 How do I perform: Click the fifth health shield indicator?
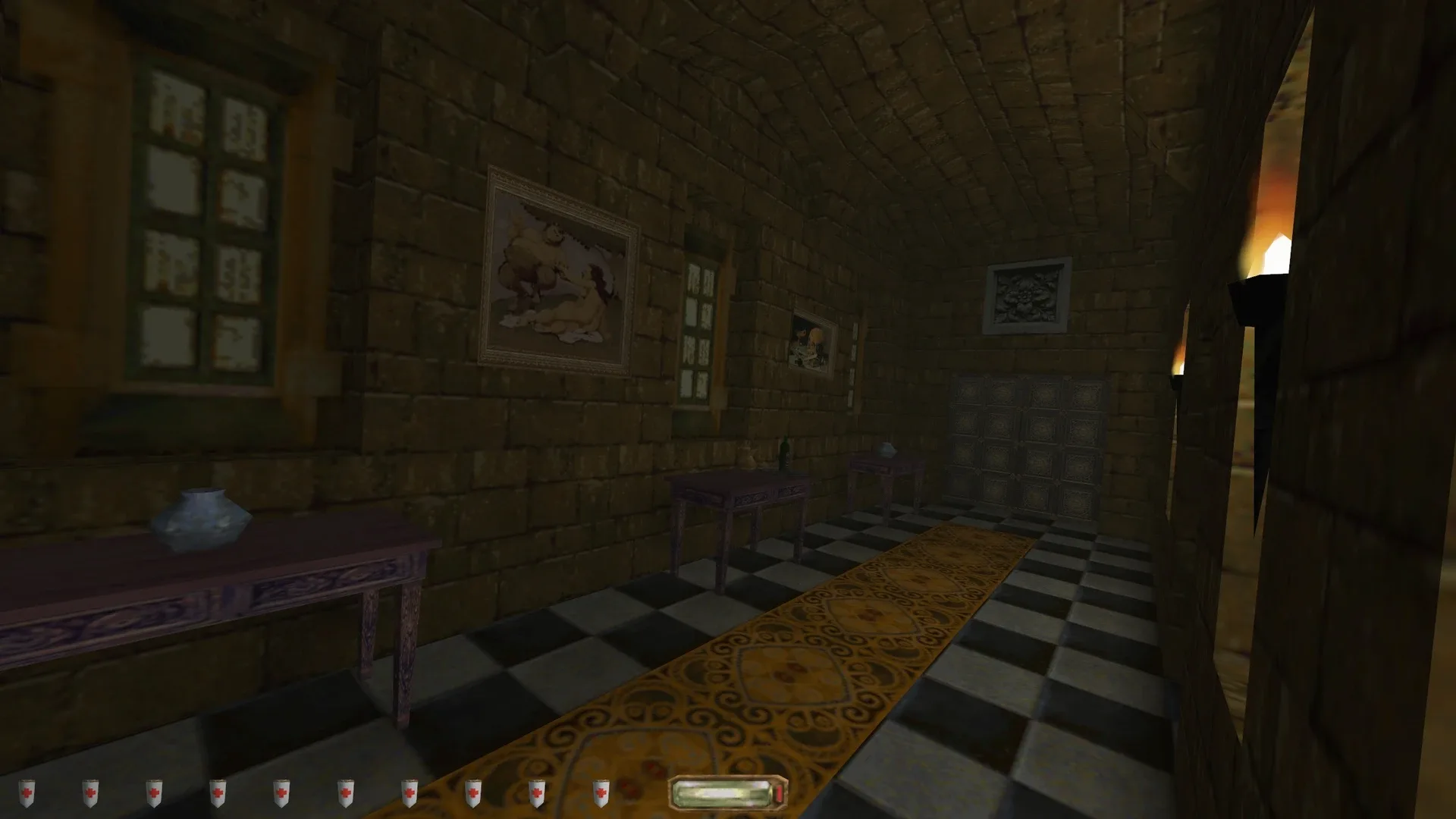pos(282,793)
